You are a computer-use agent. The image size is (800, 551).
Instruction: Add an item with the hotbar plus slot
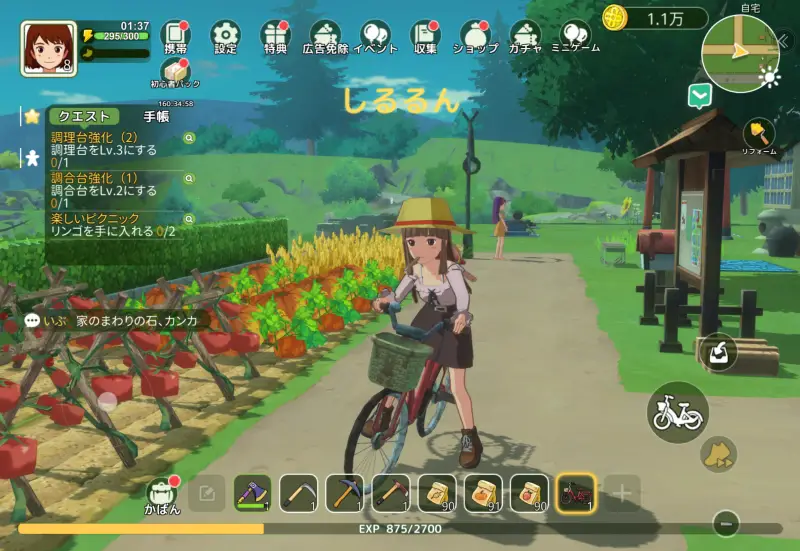pos(622,492)
